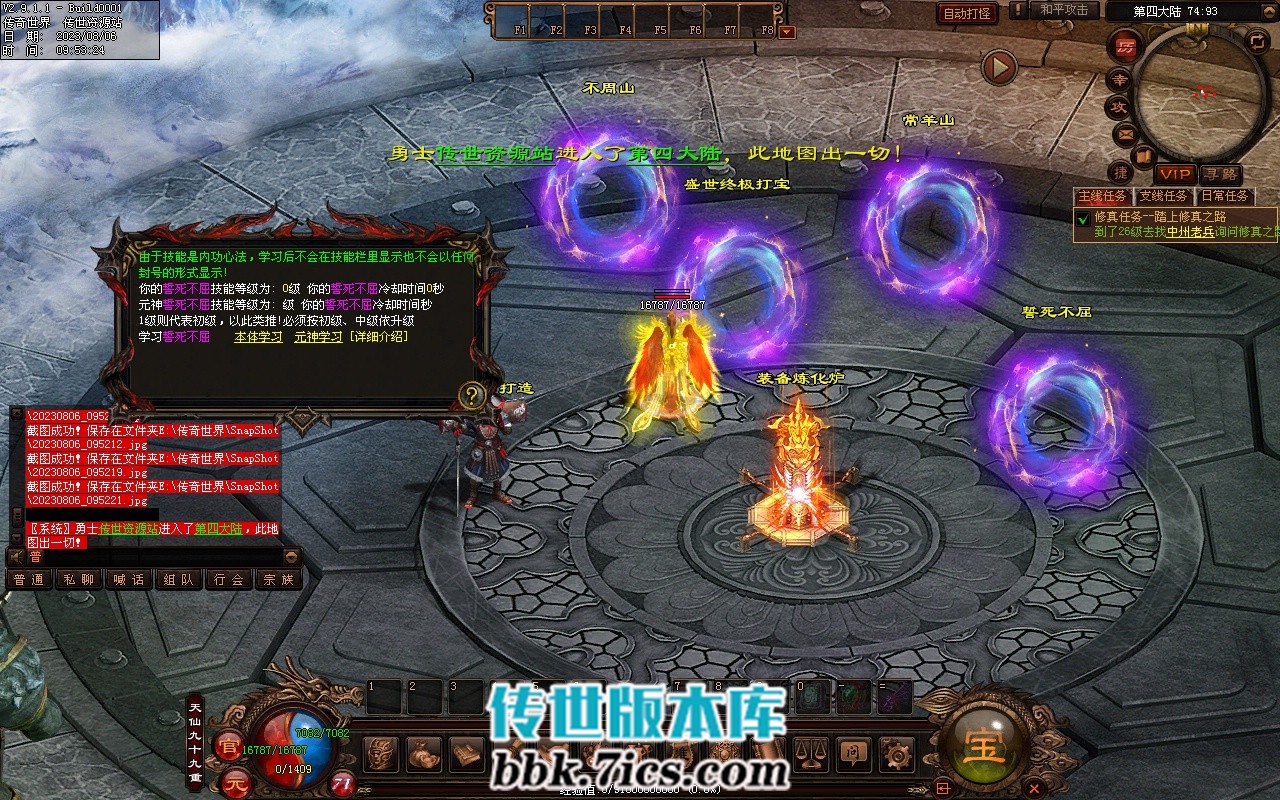Viewport: 1280px width, 800px height.
Task: Toggle the 自动打怪 auto-fight button
Action: pyautogui.click(x=968, y=13)
